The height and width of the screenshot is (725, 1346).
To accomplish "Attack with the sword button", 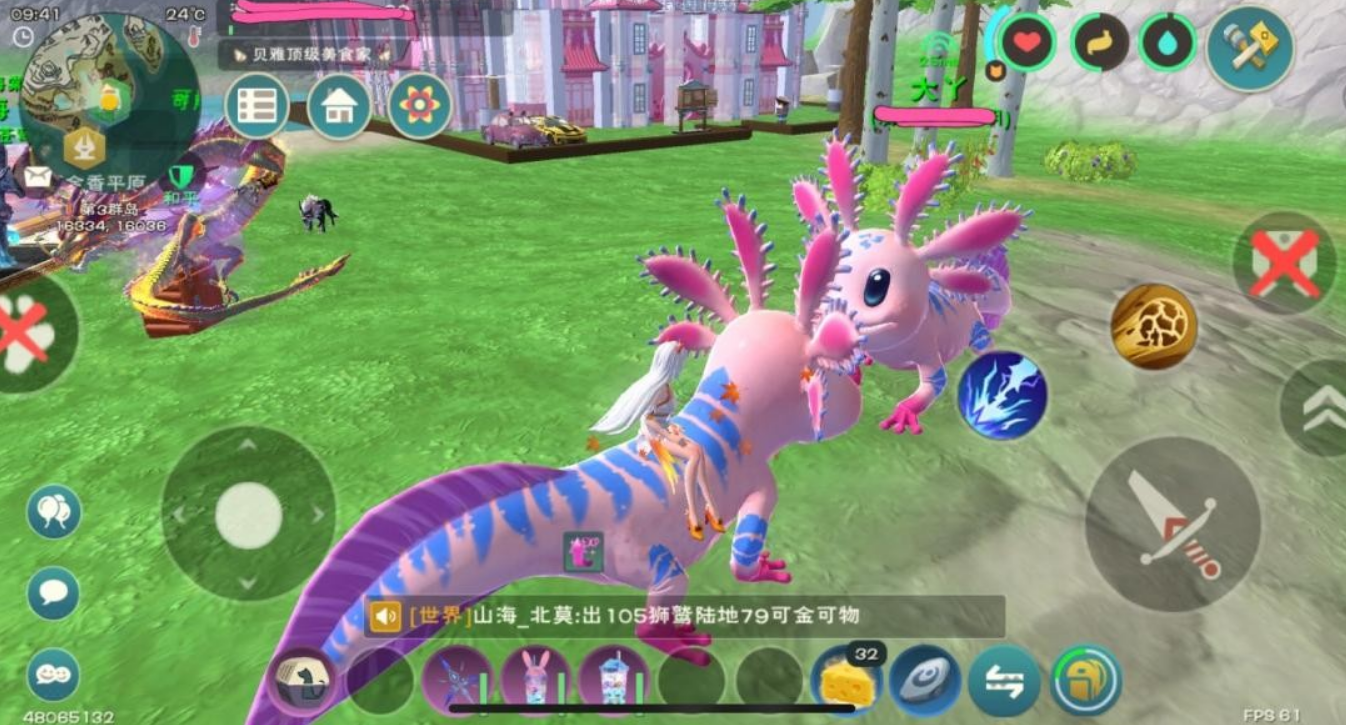I will pyautogui.click(x=1172, y=523).
